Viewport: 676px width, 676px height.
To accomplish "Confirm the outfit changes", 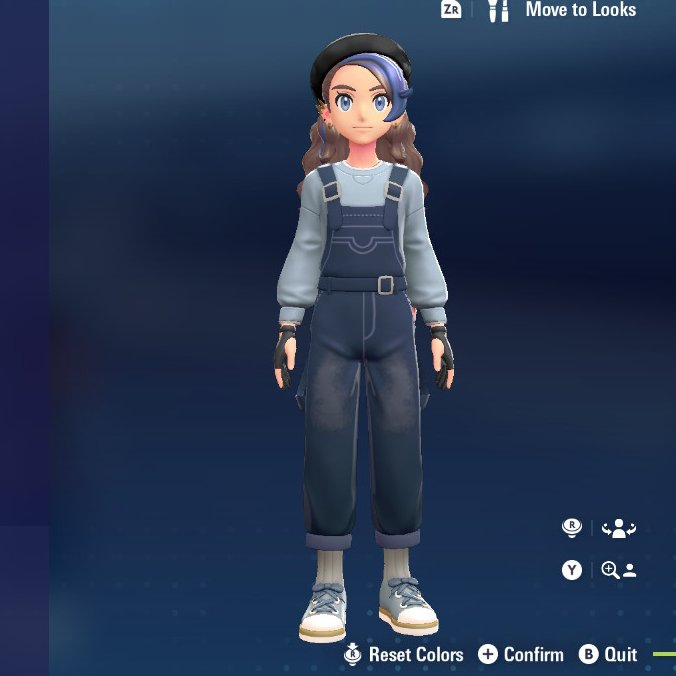I will [x=533, y=655].
